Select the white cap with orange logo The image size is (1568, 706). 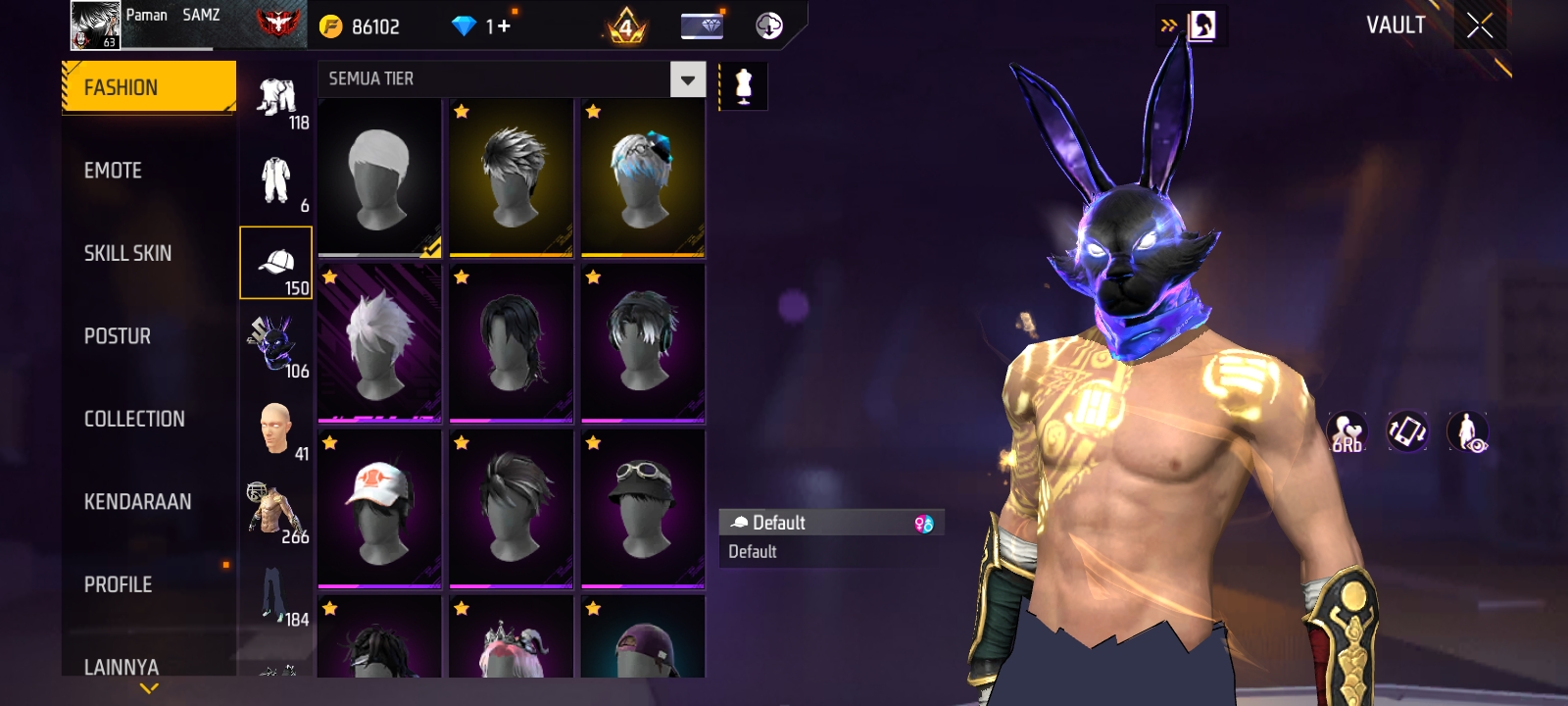(379, 509)
